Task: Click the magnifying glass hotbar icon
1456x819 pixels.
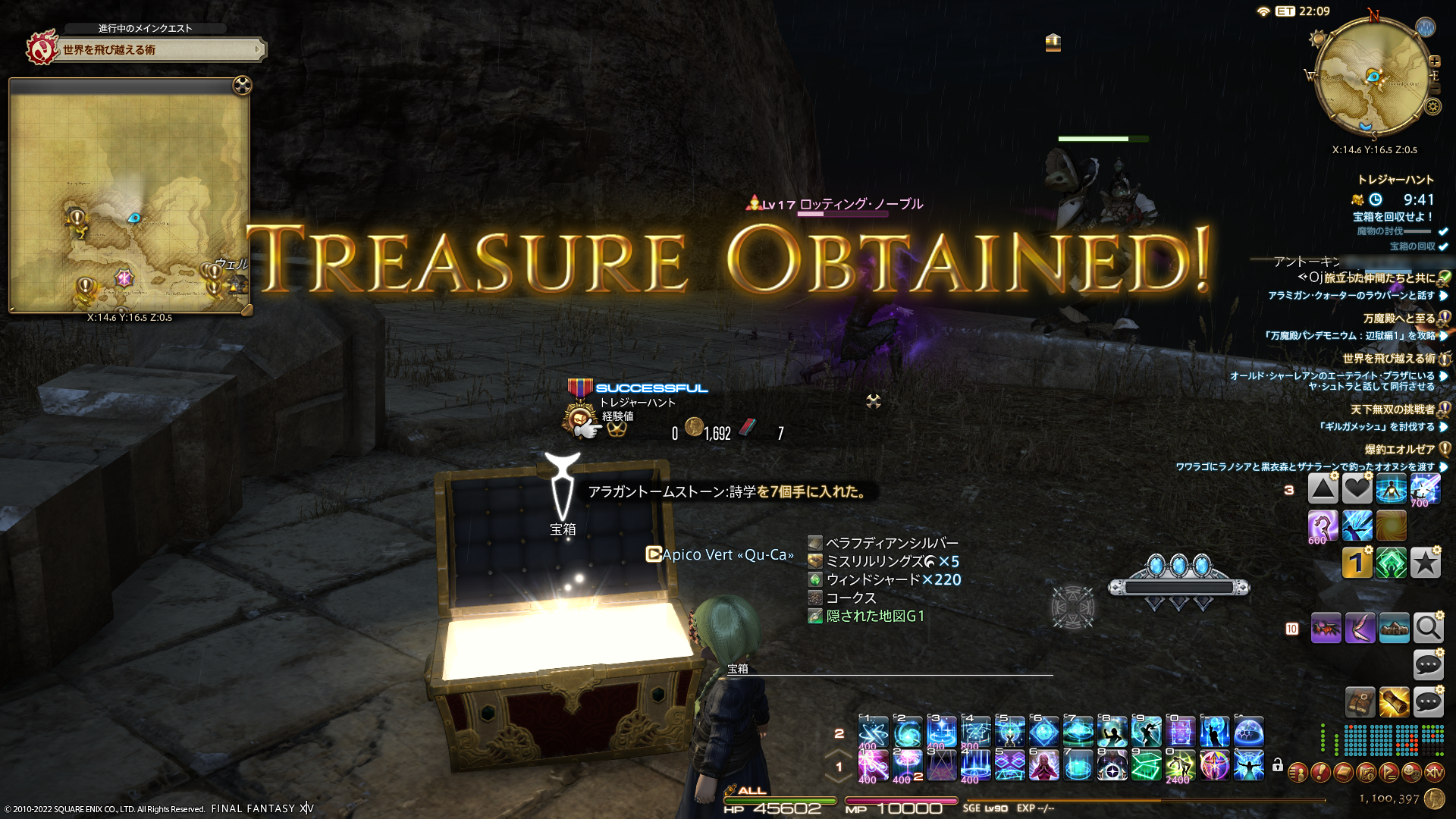Action: pos(1428,628)
